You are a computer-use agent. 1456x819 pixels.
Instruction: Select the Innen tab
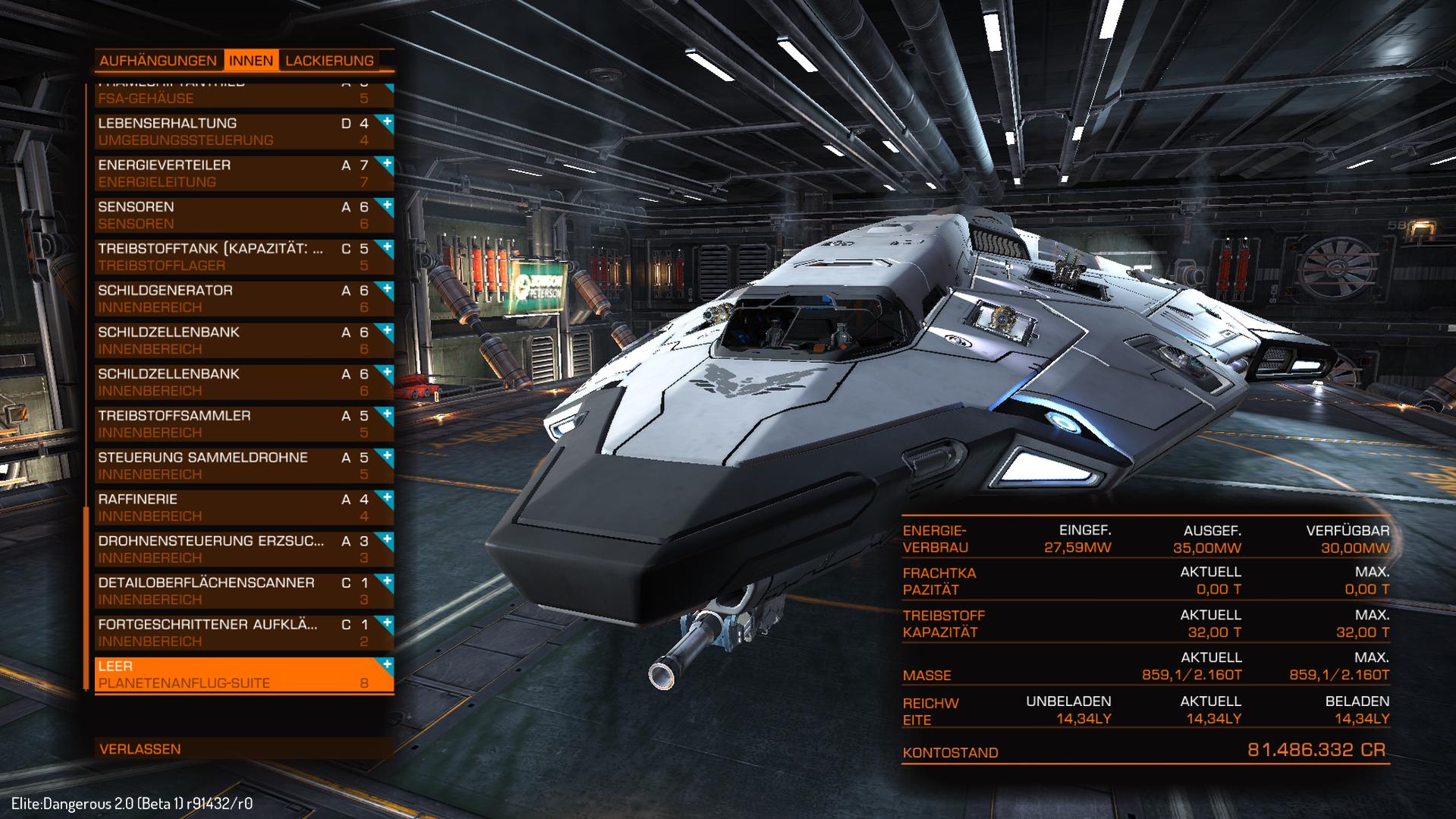(x=251, y=61)
